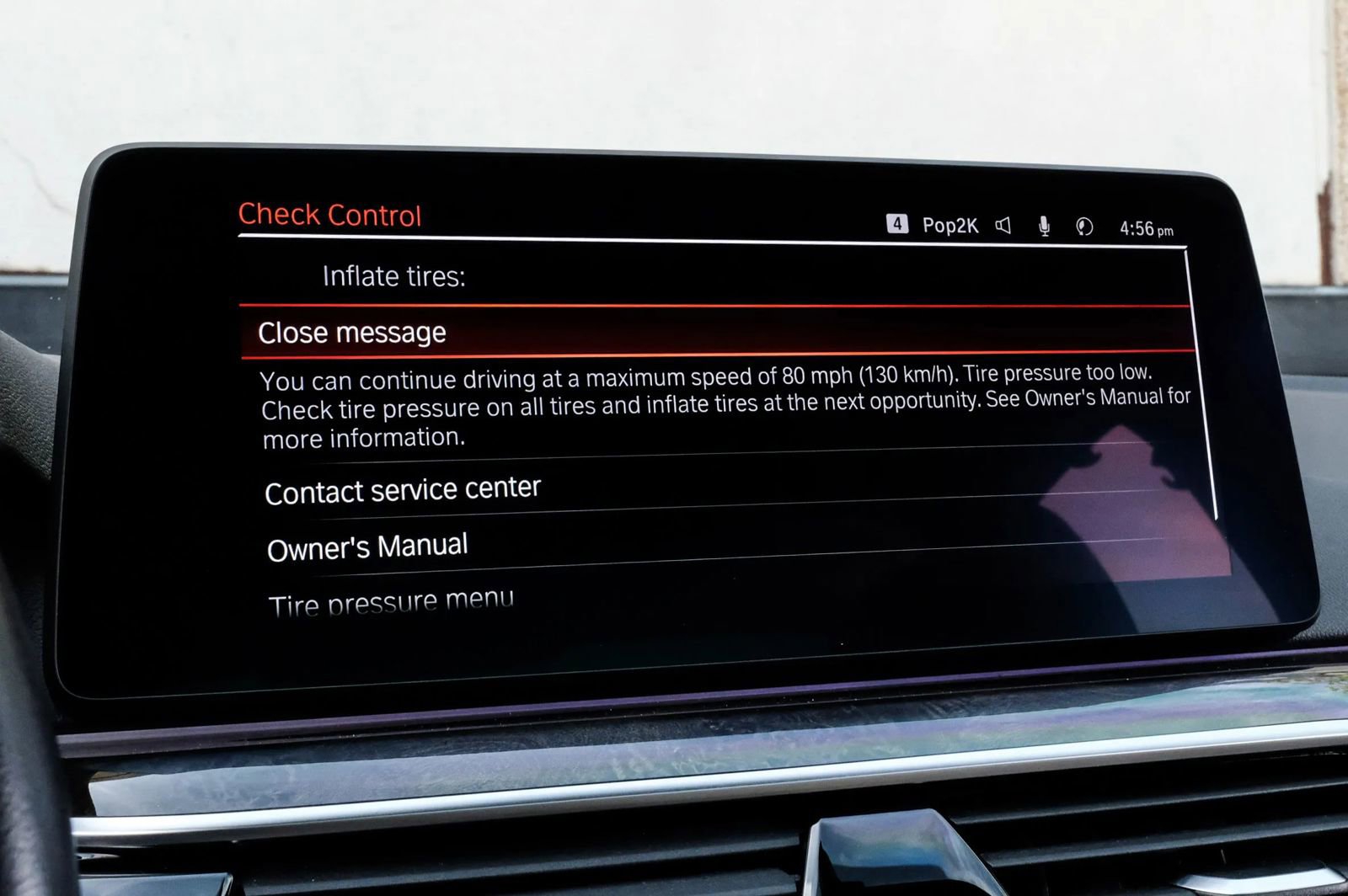Select Close message to dismiss the warning
Image resolution: width=1348 pixels, height=896 pixels.
[x=352, y=333]
